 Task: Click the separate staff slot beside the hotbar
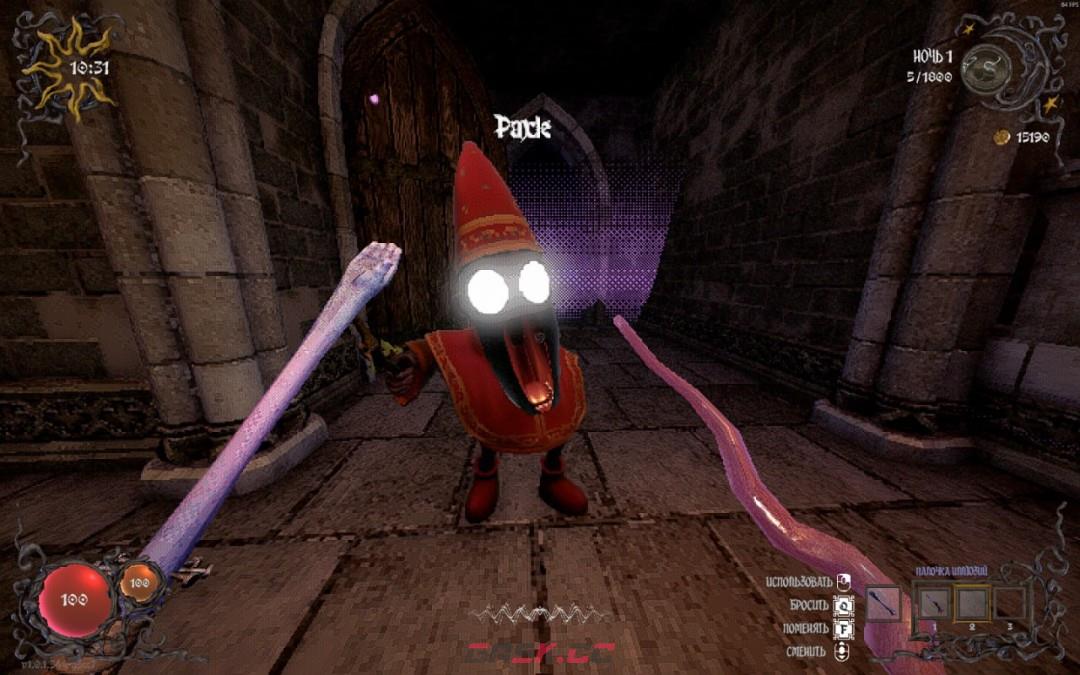point(883,604)
